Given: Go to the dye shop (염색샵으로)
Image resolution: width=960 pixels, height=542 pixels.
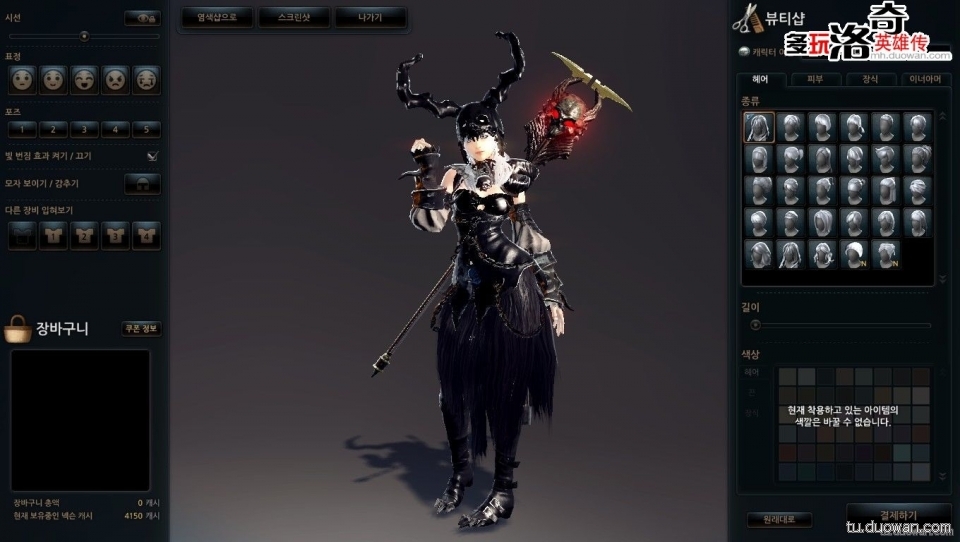Looking at the screenshot, I should point(215,17).
